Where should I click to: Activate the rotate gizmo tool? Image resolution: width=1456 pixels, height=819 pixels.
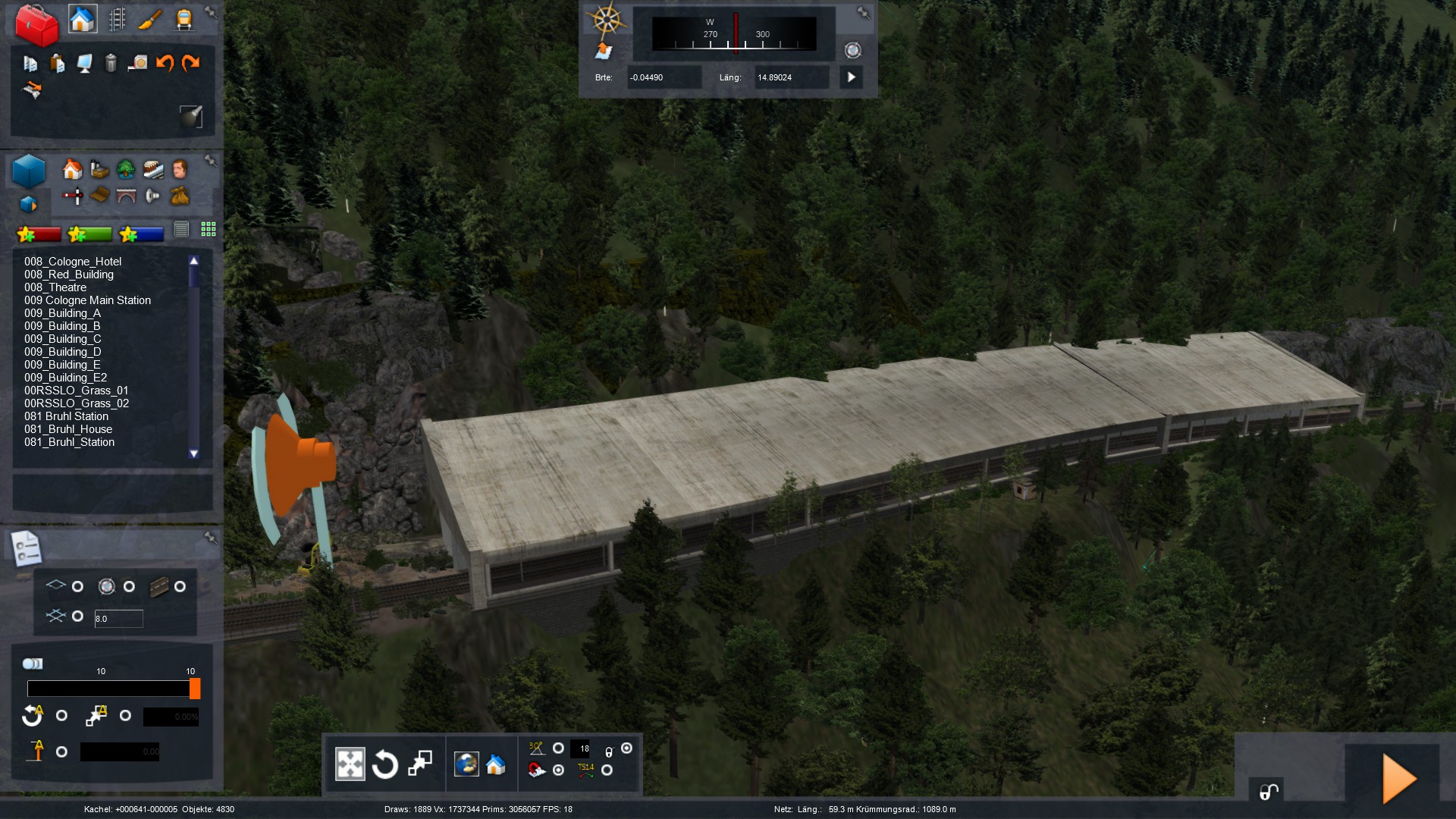[x=385, y=764]
